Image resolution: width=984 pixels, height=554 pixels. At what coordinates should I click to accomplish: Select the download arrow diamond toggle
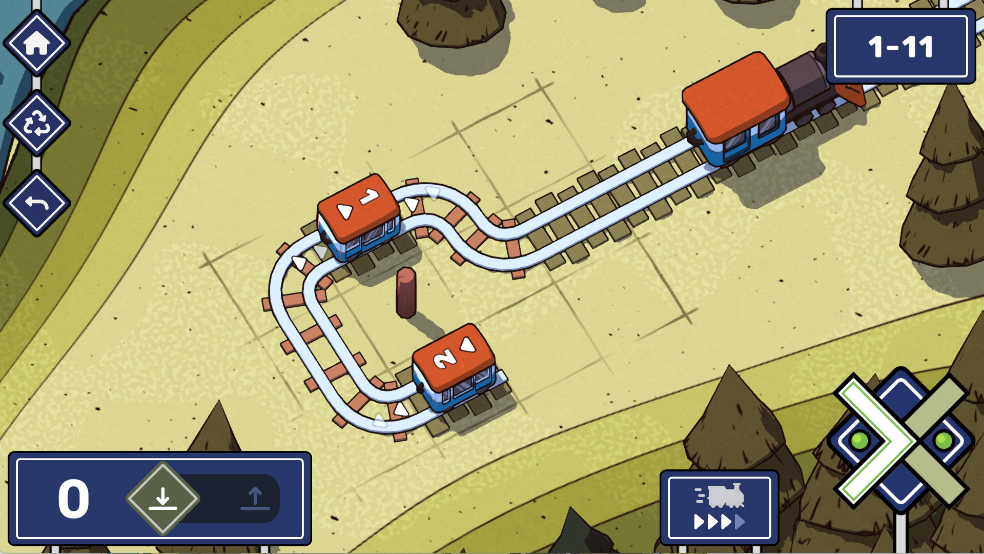tap(162, 498)
